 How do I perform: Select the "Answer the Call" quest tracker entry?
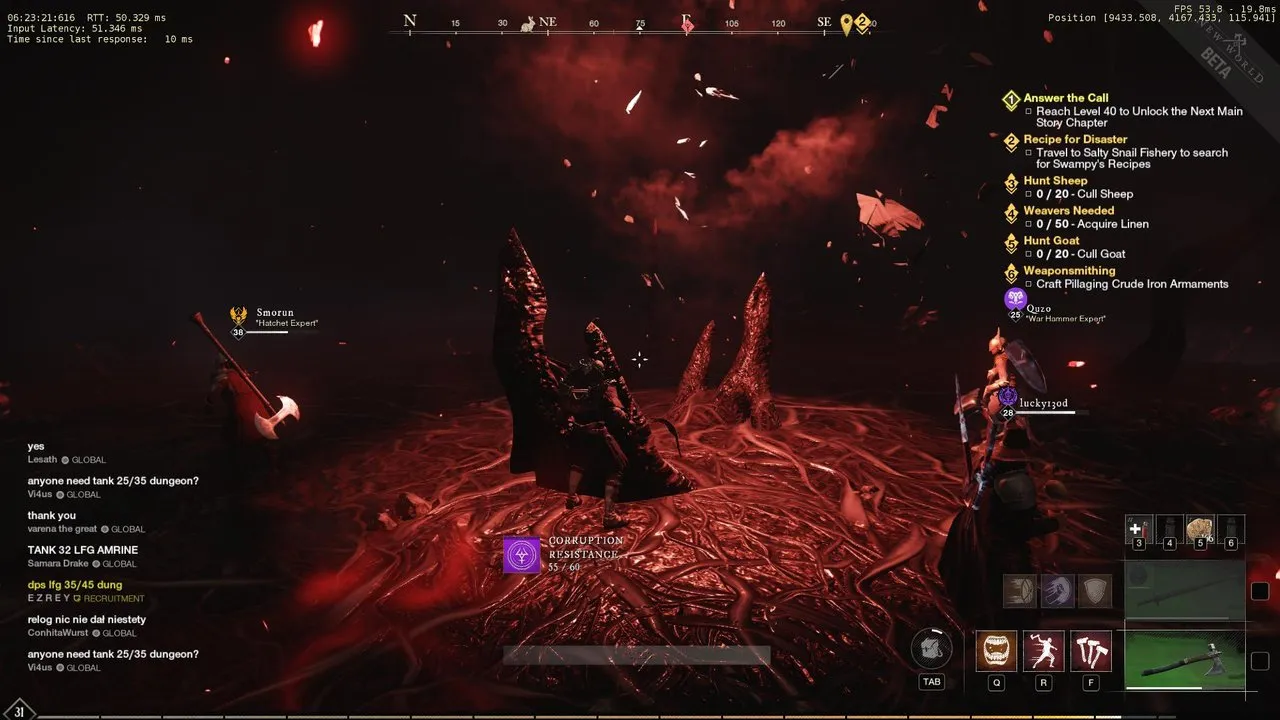click(1066, 98)
